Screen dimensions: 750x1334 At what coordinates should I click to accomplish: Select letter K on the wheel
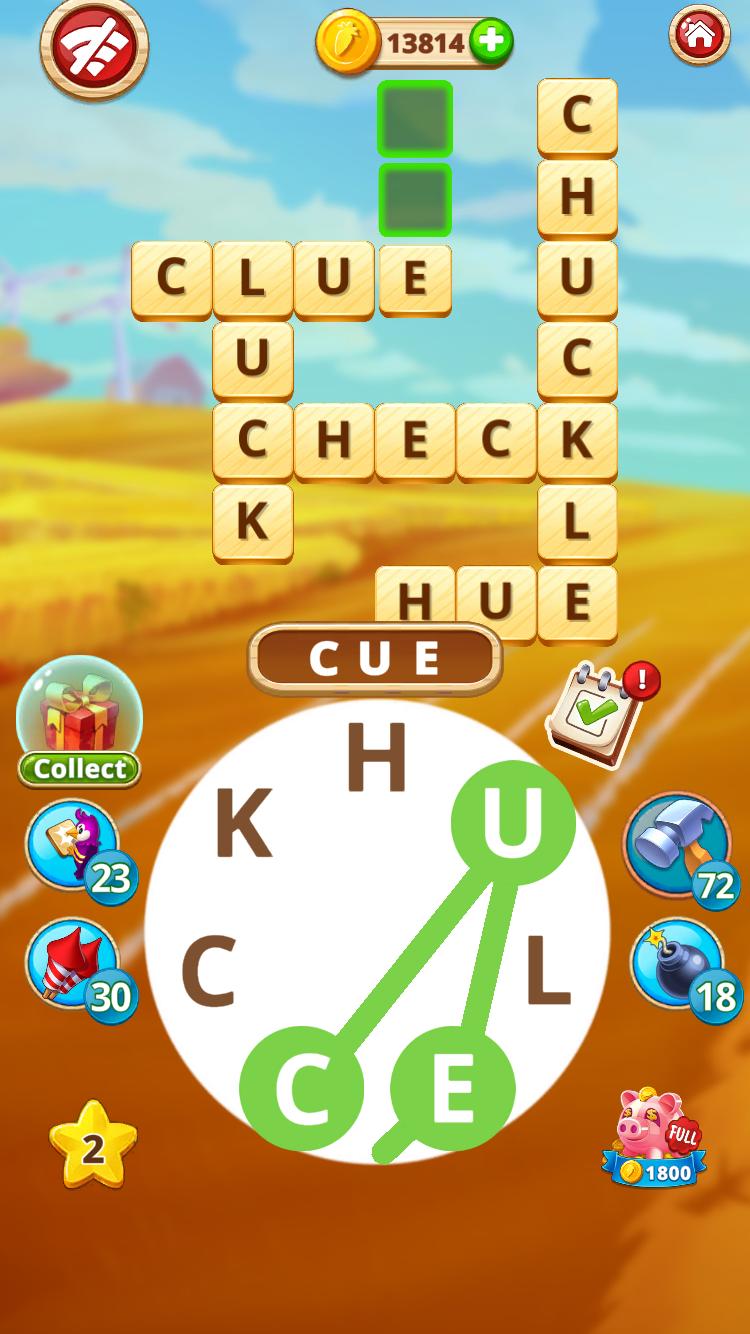(243, 826)
